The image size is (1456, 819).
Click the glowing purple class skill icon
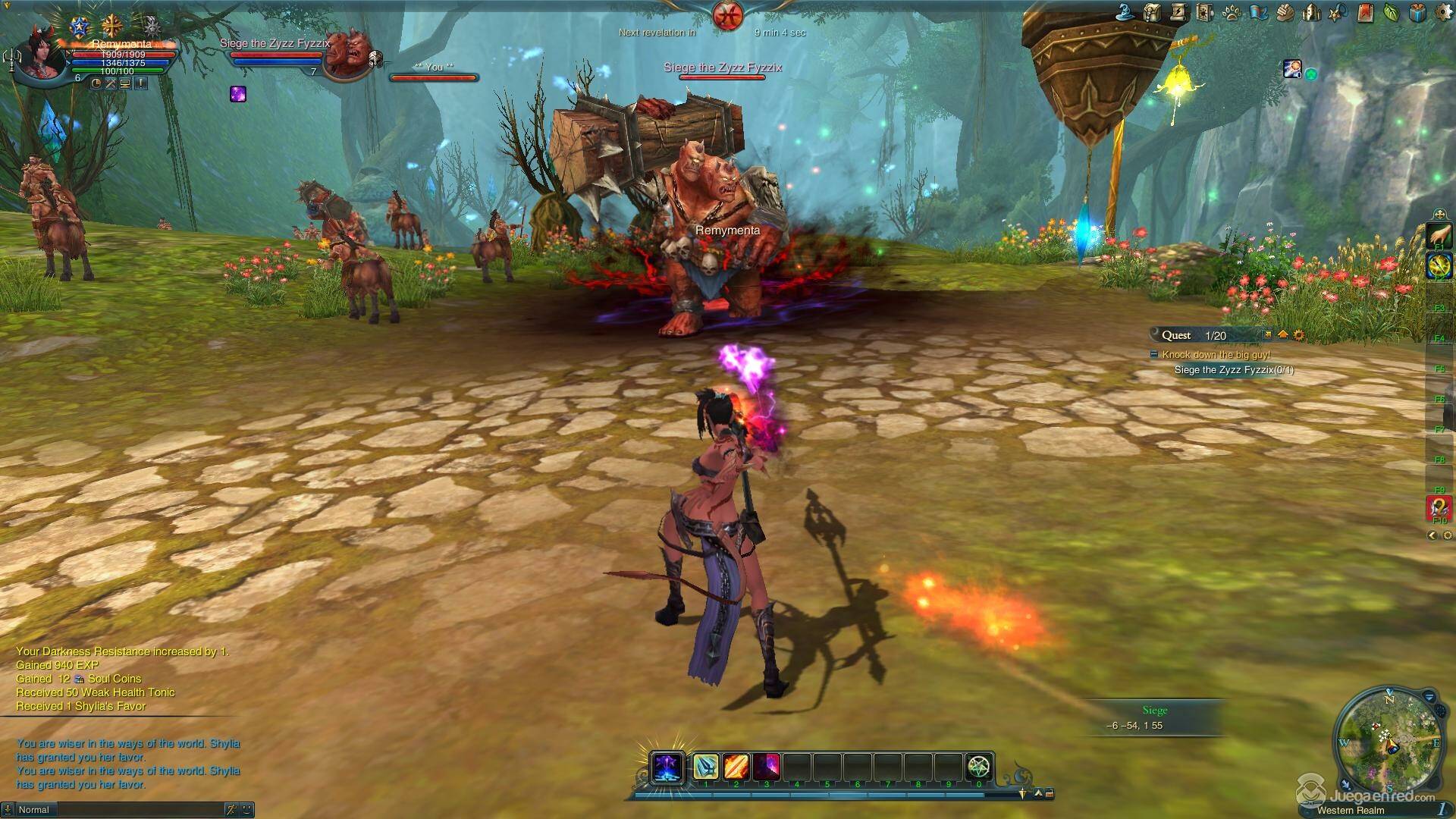(667, 767)
